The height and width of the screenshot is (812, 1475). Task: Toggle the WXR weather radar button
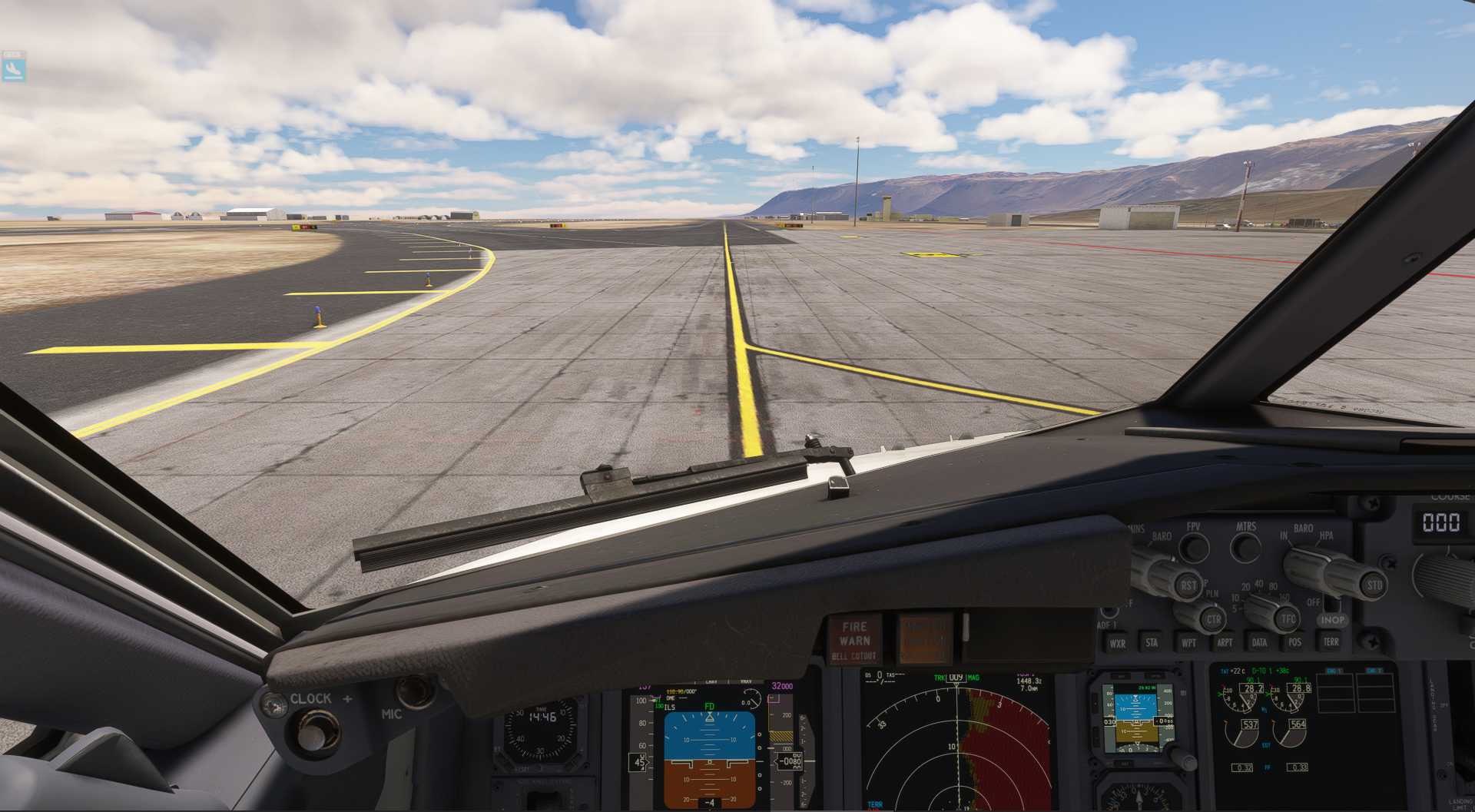coord(1117,643)
